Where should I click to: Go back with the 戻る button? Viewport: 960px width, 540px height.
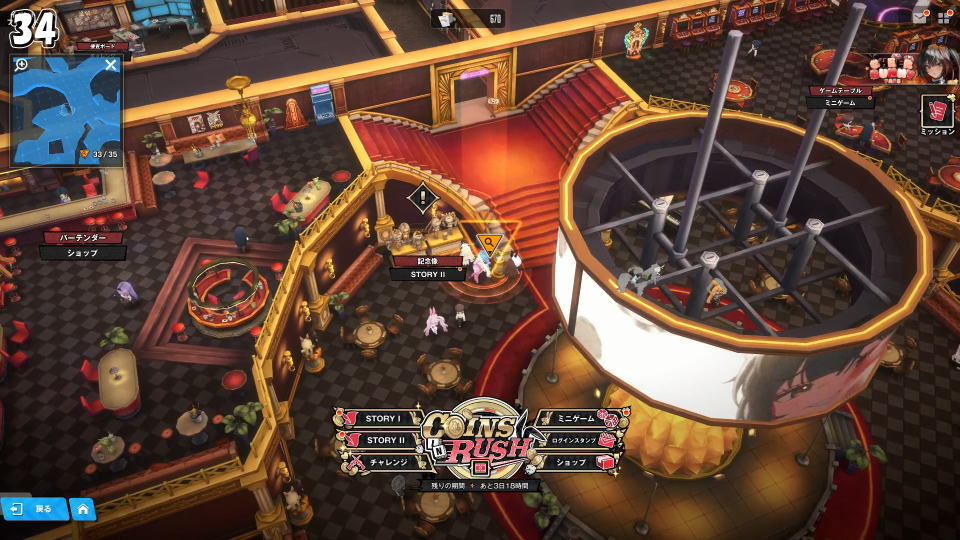pyautogui.click(x=33, y=509)
